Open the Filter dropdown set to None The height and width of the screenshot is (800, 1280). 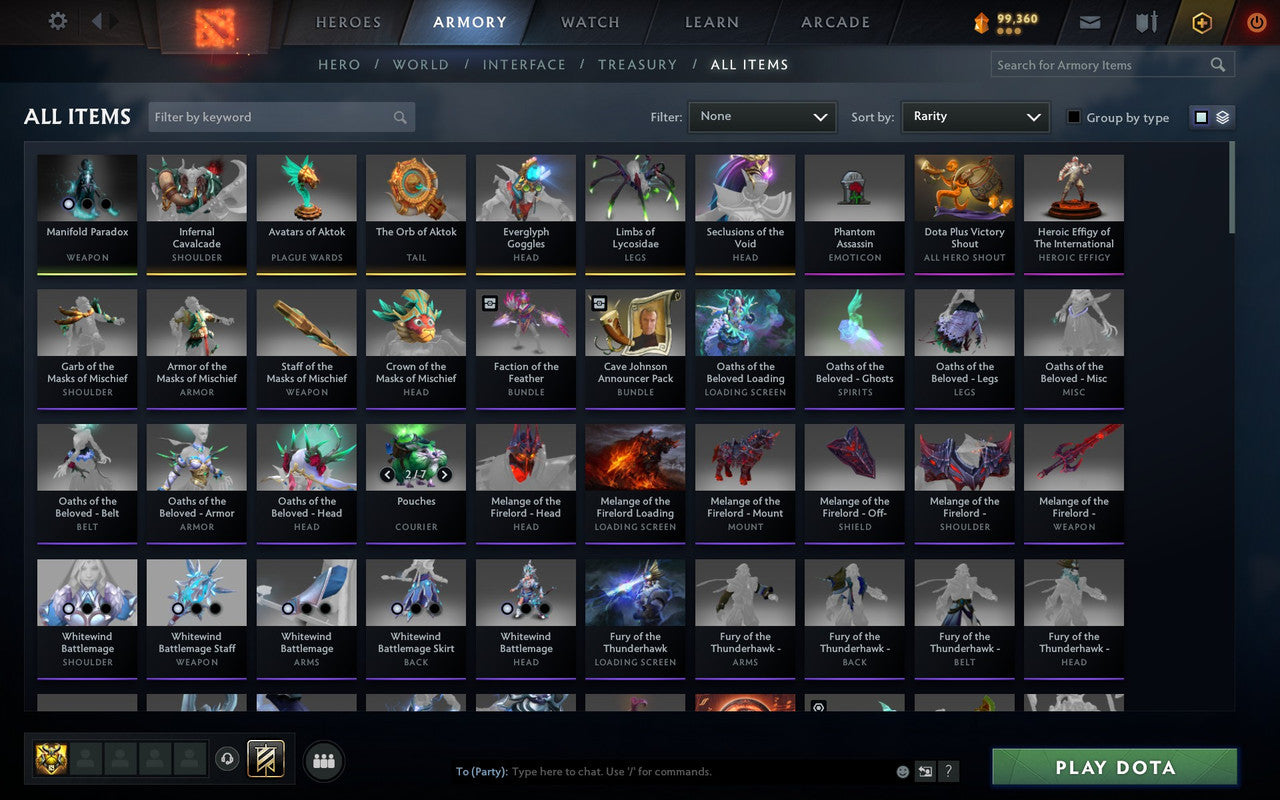[x=762, y=117]
